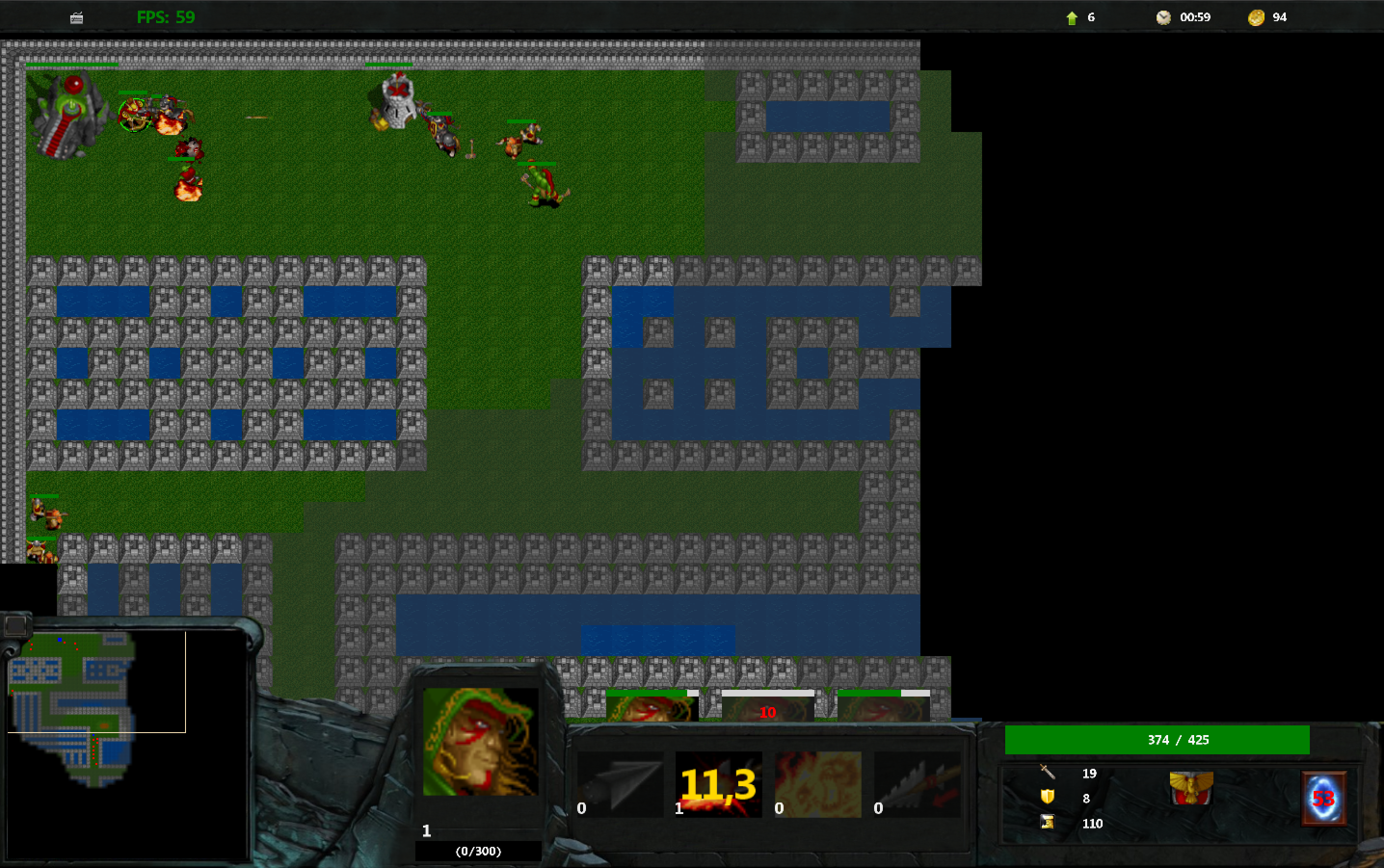Screen dimensions: 1384x868
Task: Activate the serrated spear ability
Action: [x=917, y=785]
